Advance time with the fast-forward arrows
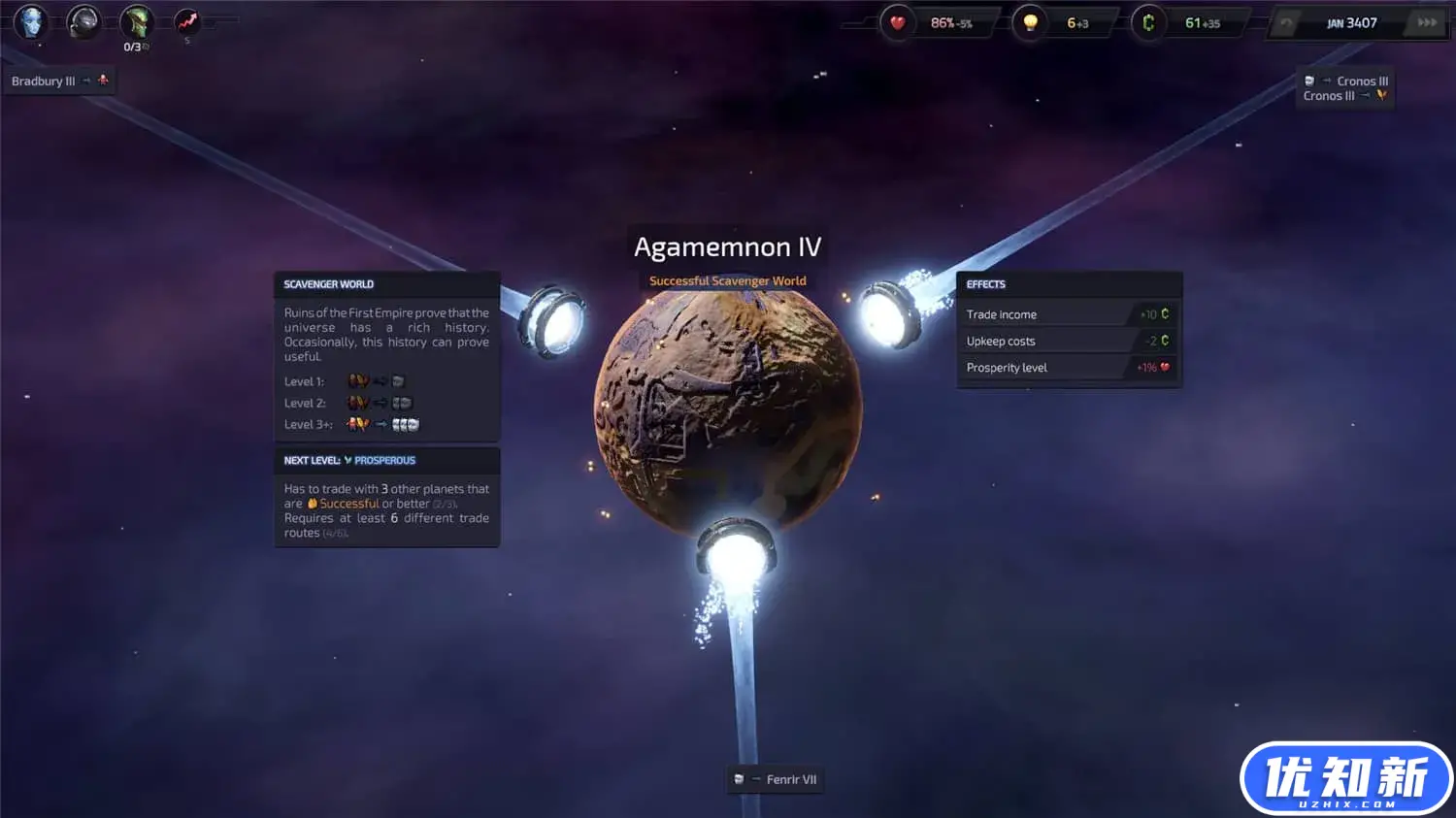This screenshot has height=818, width=1456. pyautogui.click(x=1427, y=23)
